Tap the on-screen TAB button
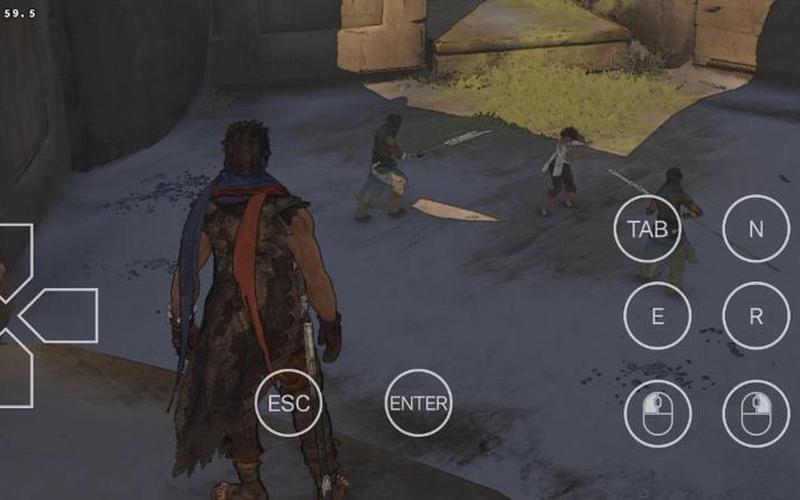This screenshot has height=500, width=800. point(647,228)
